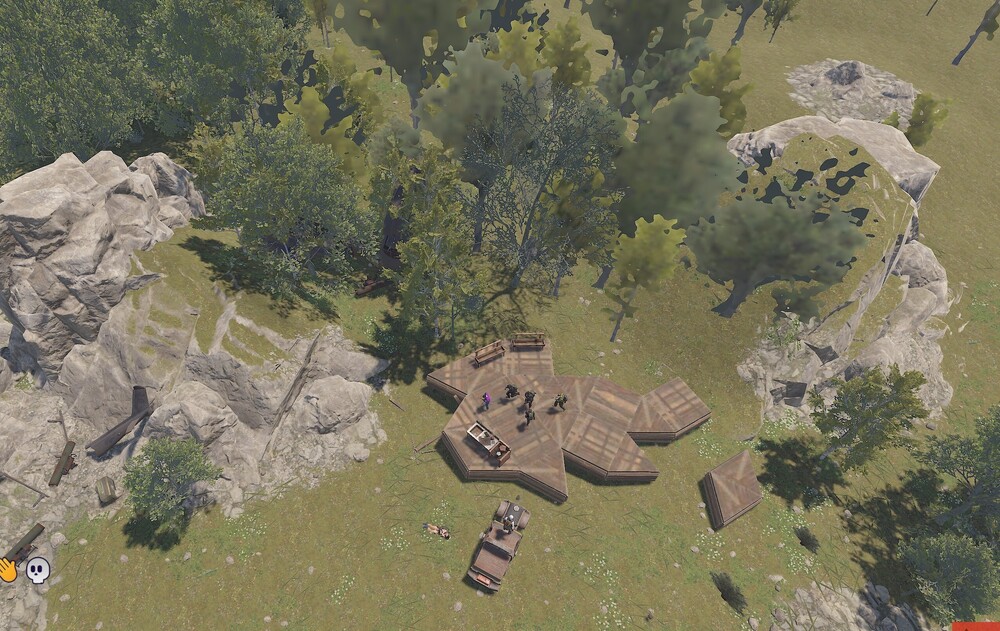Select the white skull emoji icon
Screen dimensions: 1000x631
[38, 570]
